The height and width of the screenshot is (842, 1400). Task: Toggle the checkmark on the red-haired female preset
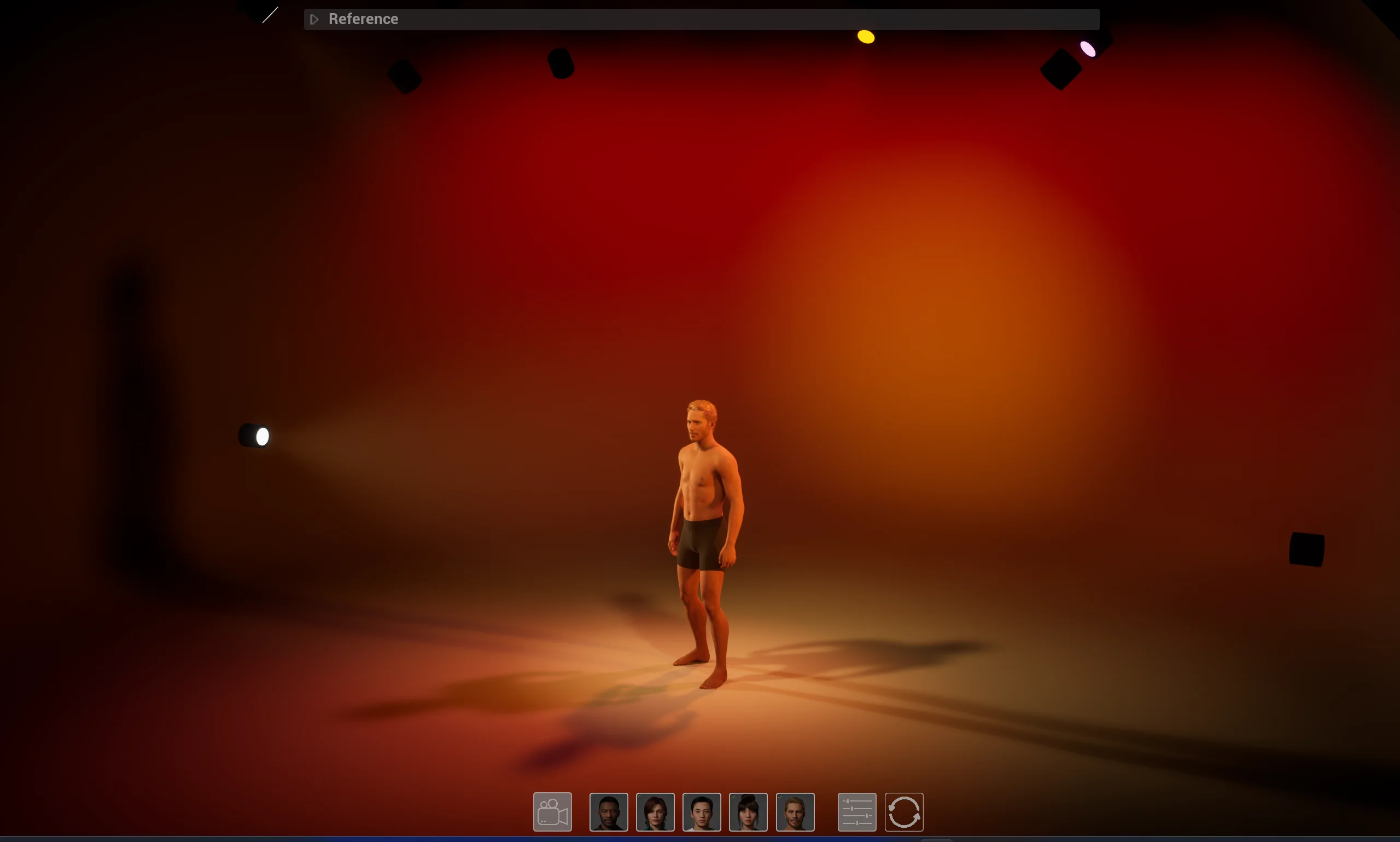(639, 797)
